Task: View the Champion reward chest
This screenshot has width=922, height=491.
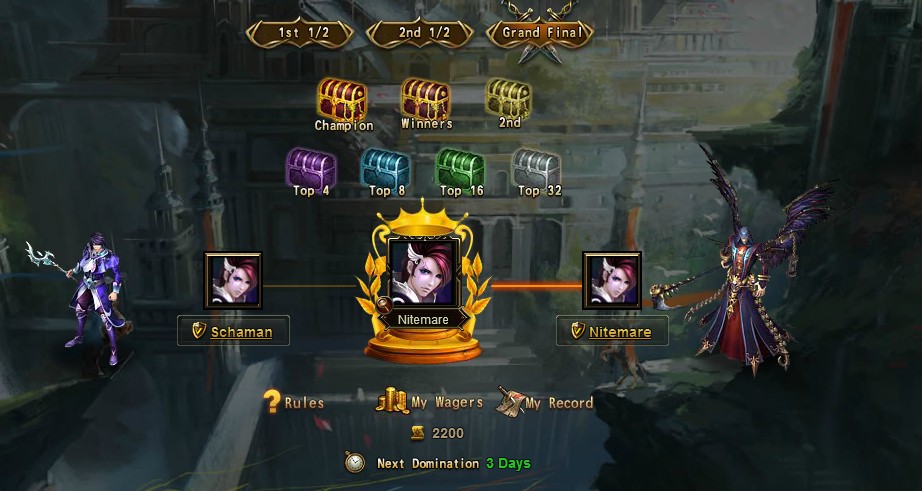Action: coord(342,100)
